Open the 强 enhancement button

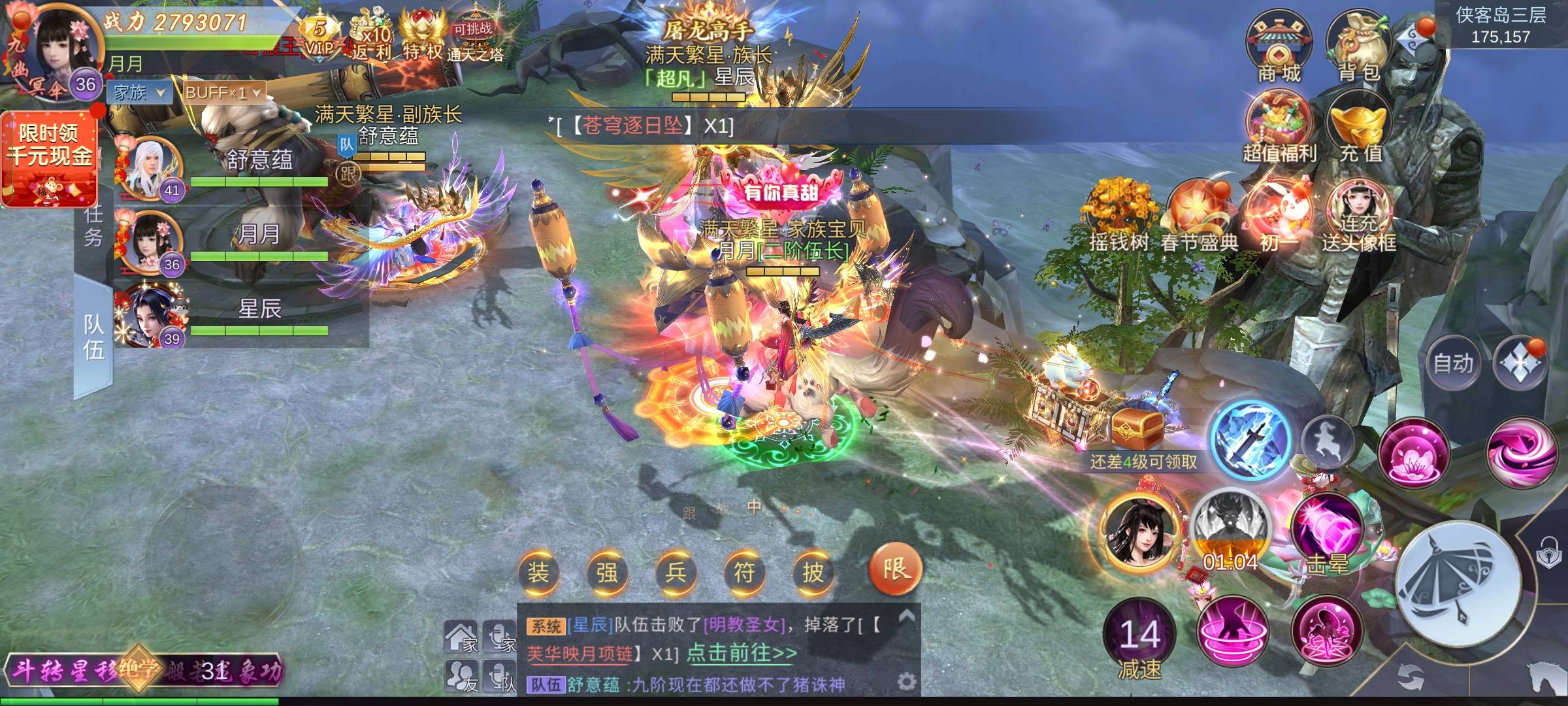click(606, 573)
